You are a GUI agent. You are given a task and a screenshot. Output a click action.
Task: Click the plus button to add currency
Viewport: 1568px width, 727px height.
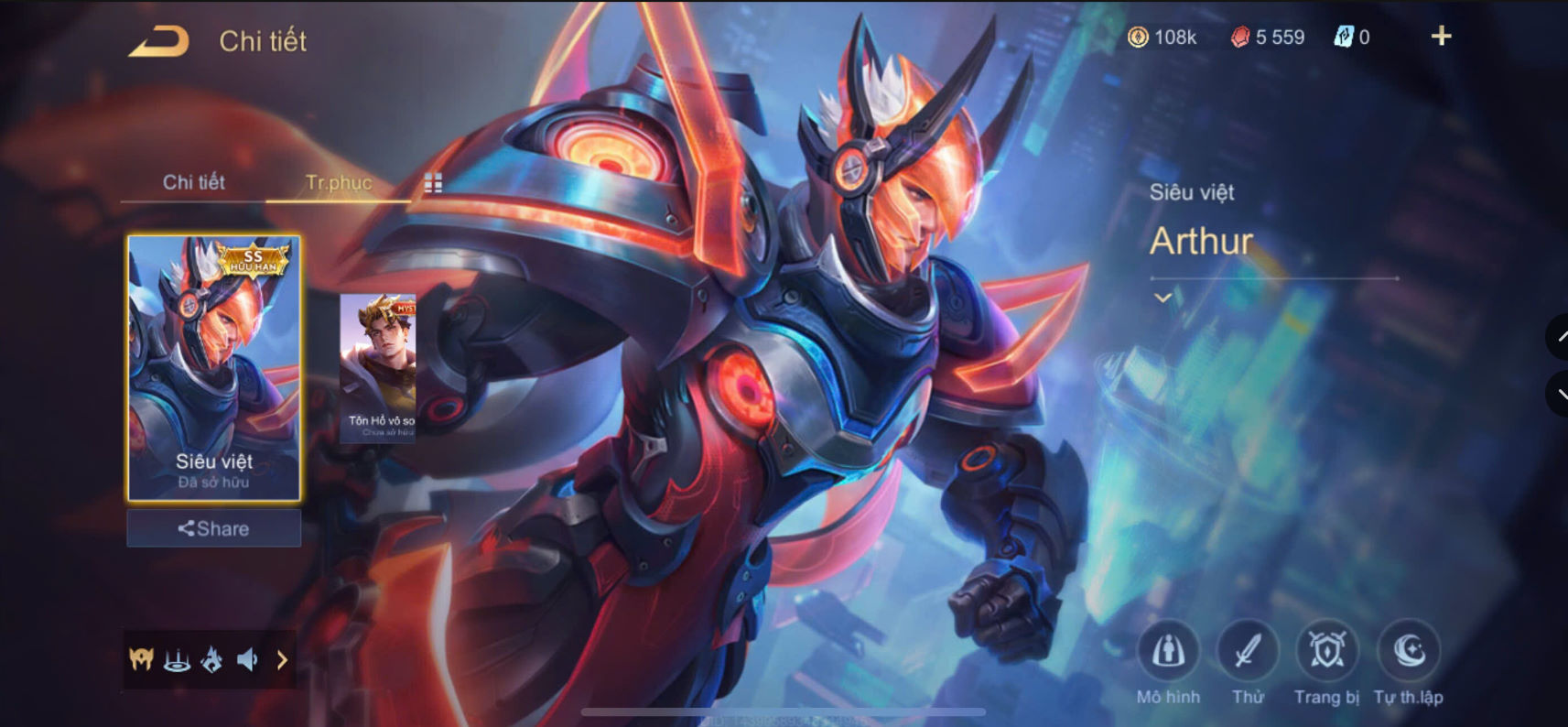1442,36
